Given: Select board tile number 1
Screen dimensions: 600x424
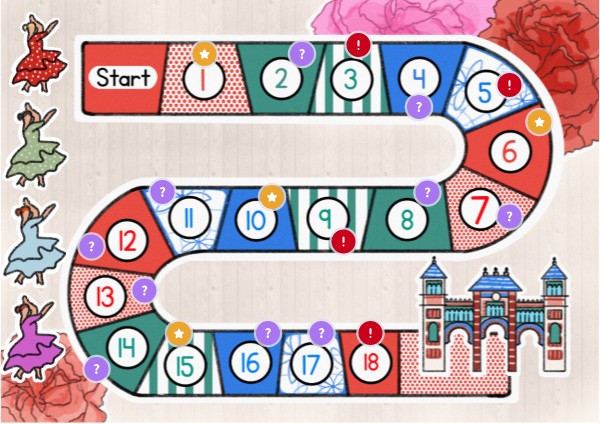Looking at the screenshot, I should [x=203, y=79].
